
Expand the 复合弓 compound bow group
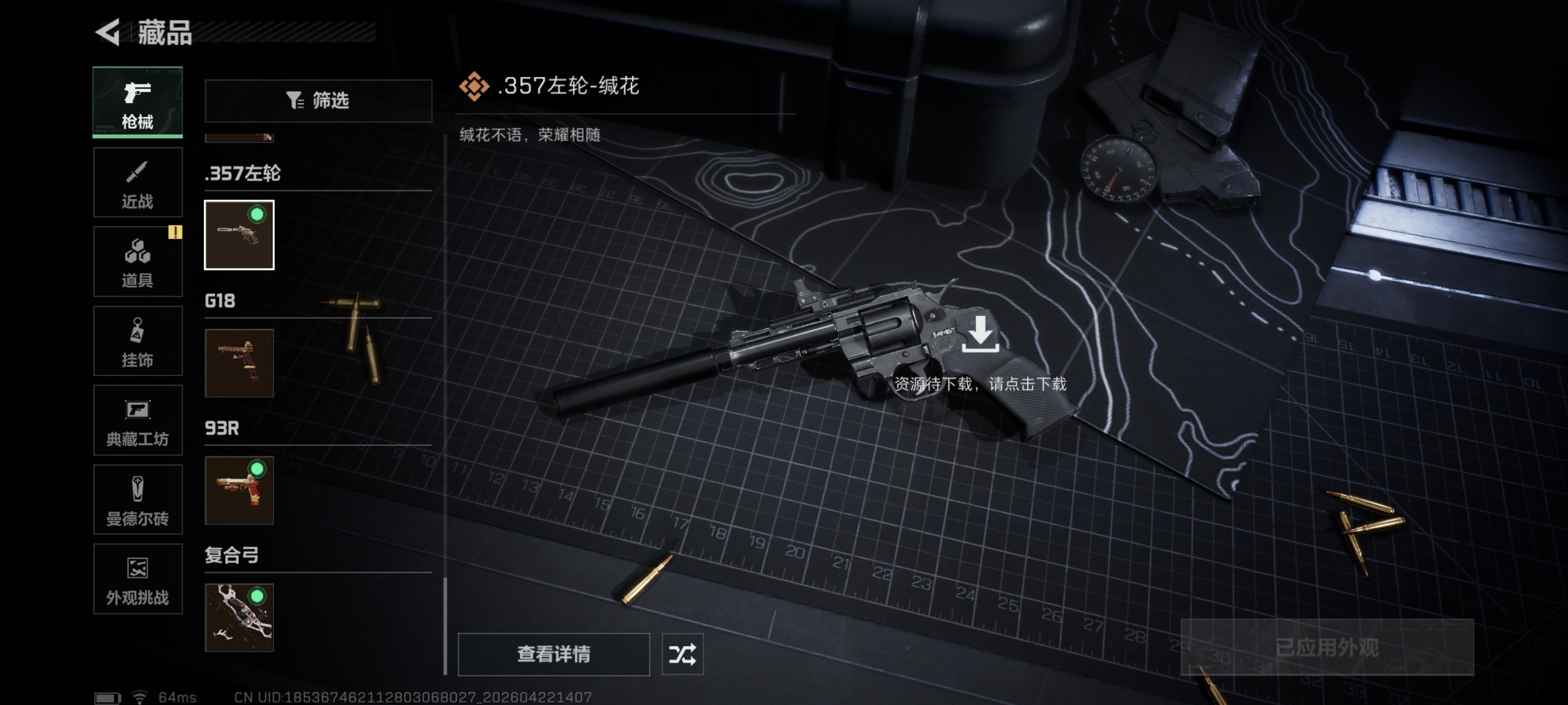click(231, 555)
